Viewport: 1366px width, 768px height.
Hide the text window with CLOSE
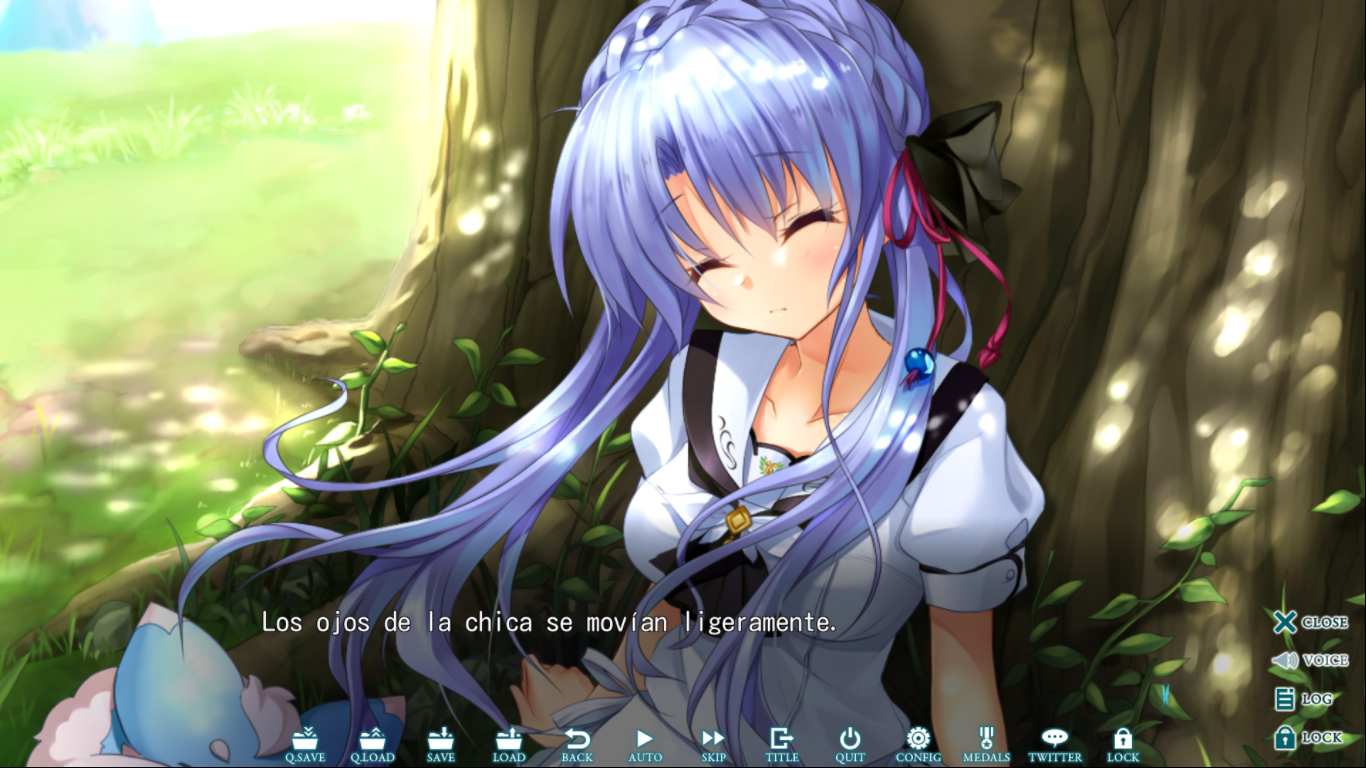(1310, 622)
